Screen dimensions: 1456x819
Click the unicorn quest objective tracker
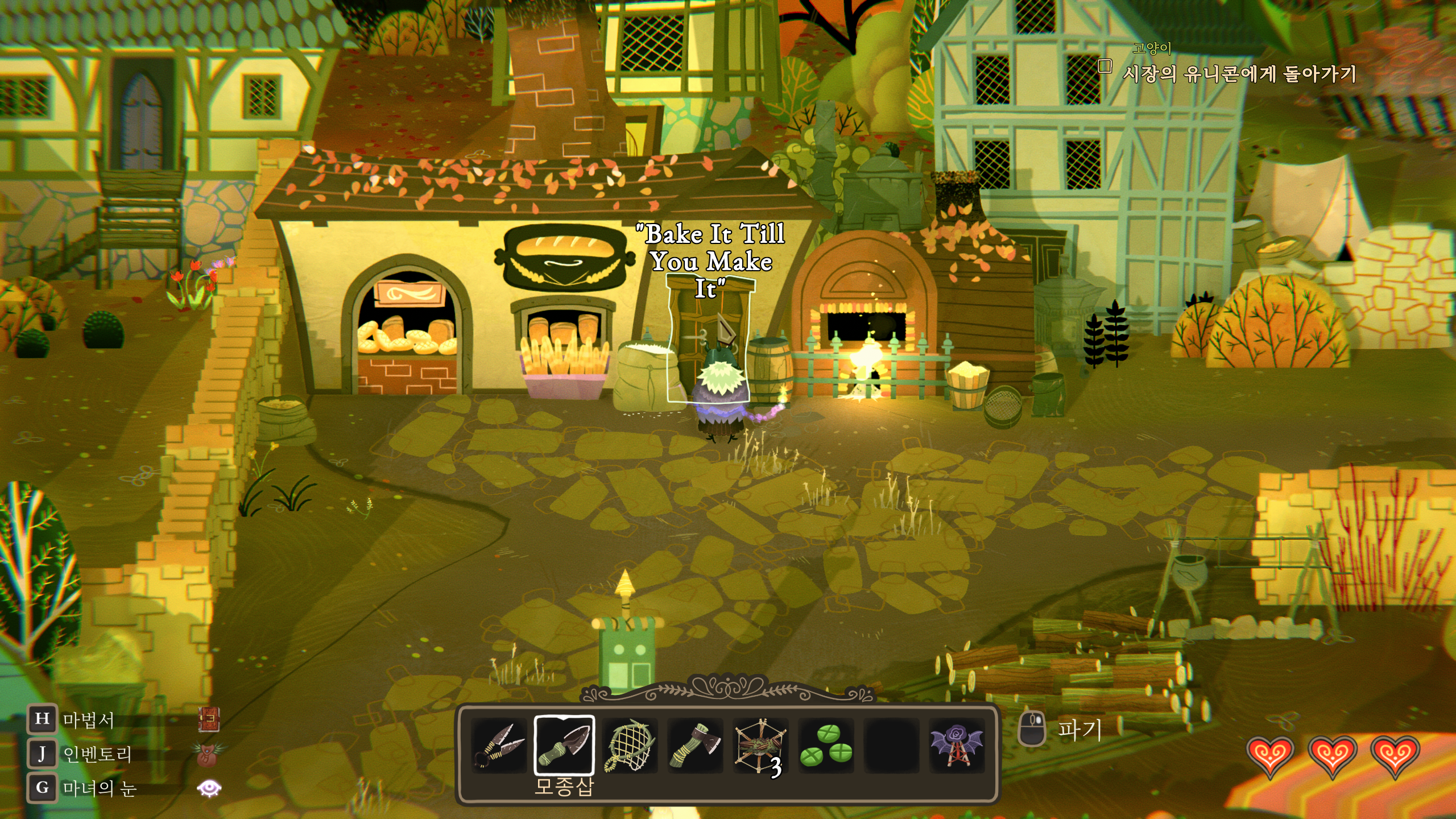pyautogui.click(x=1239, y=74)
